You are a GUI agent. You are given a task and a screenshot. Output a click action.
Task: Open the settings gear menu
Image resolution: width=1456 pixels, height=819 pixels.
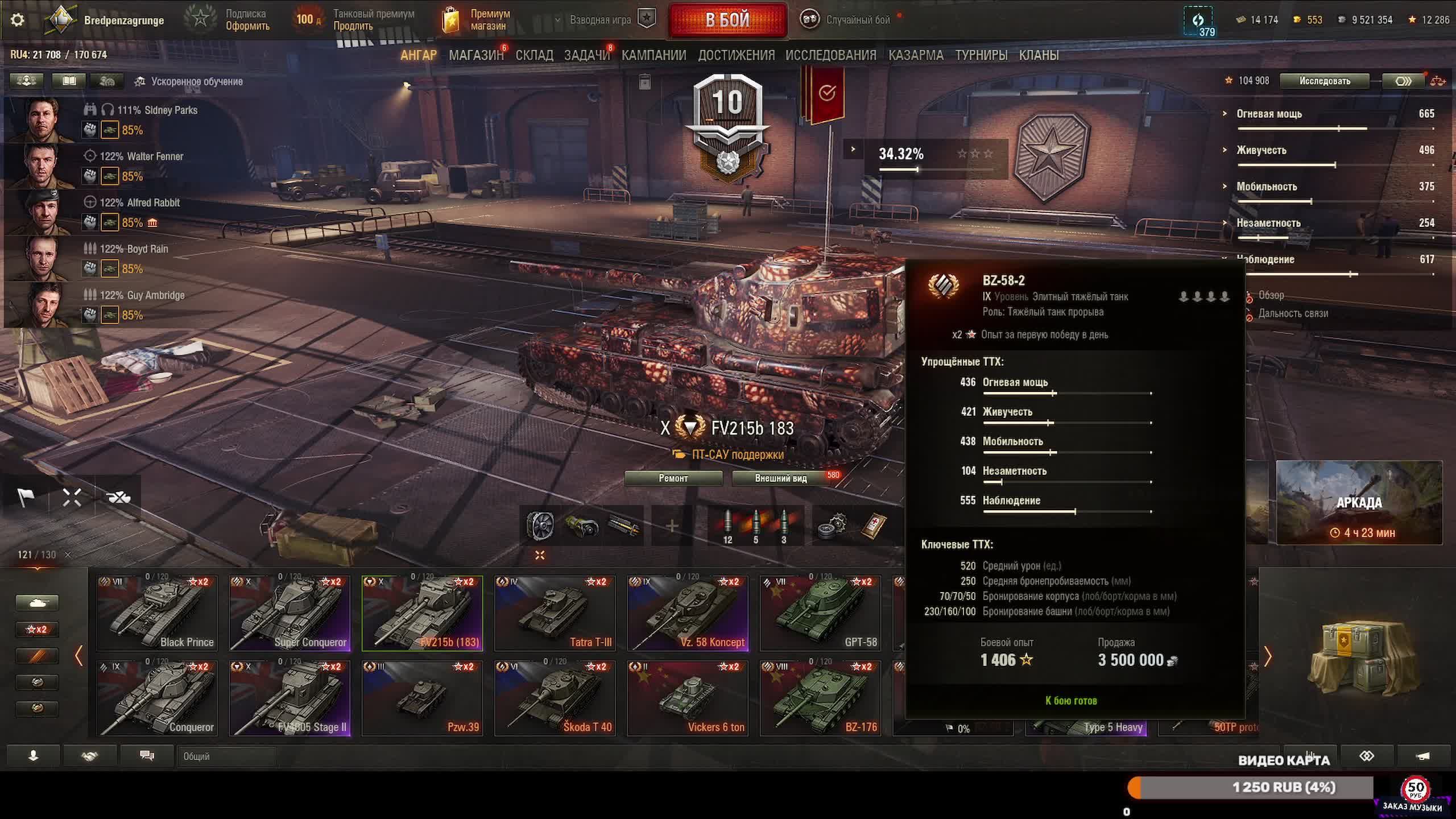pyautogui.click(x=18, y=20)
